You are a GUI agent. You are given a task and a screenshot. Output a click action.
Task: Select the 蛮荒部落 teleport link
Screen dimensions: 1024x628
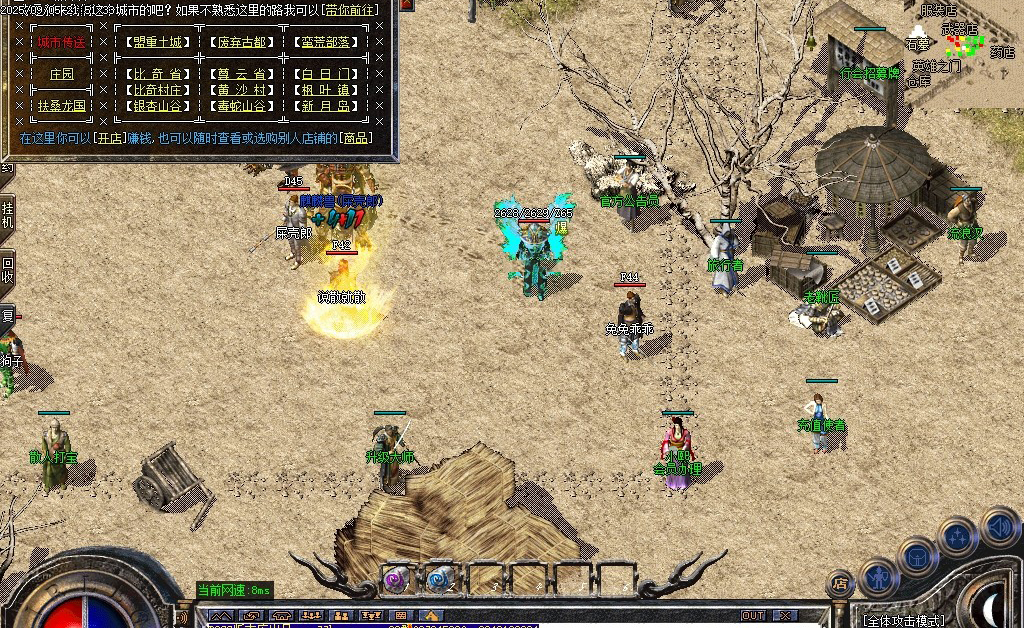tap(324, 42)
